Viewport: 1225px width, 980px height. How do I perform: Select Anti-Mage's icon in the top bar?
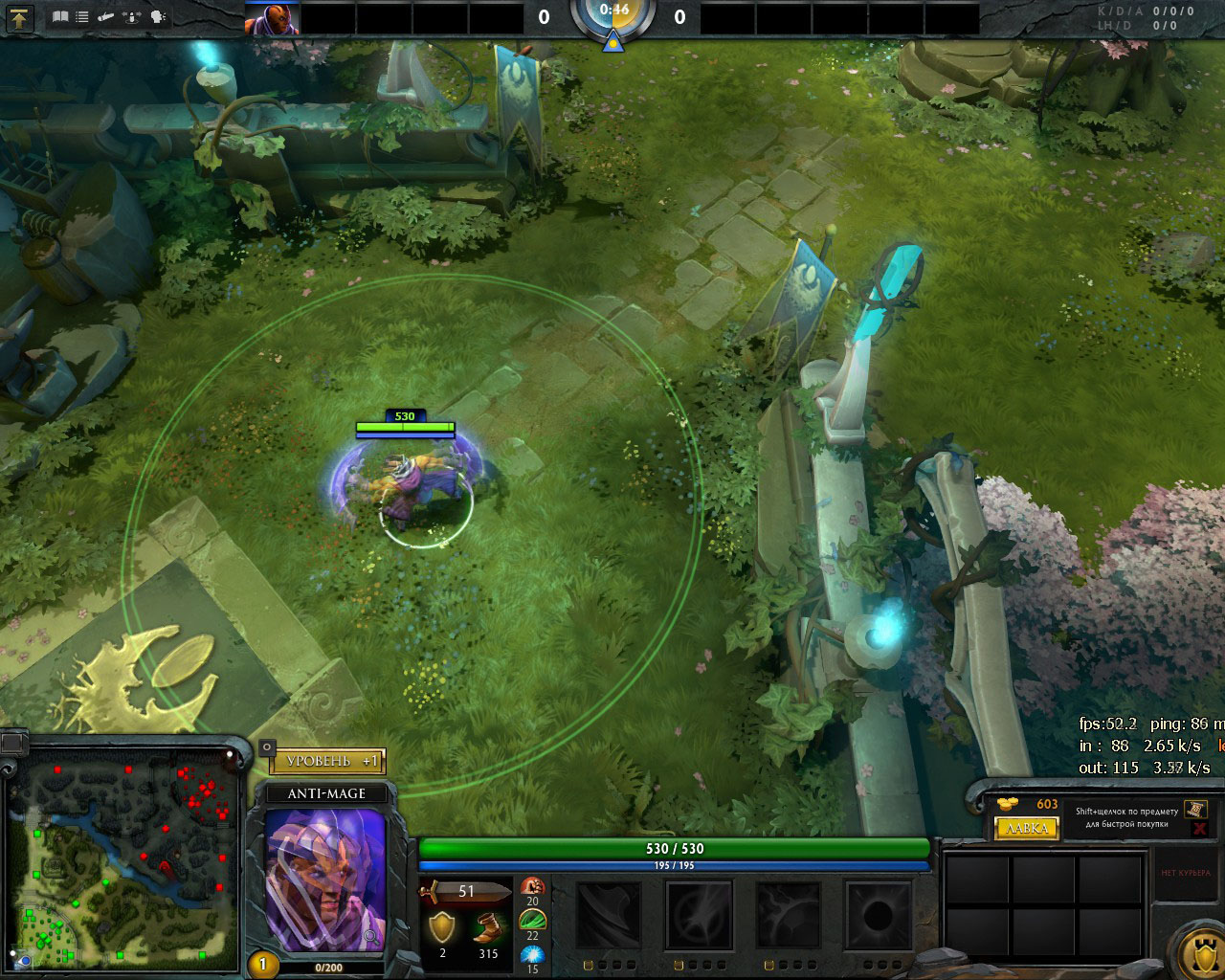tap(272, 17)
